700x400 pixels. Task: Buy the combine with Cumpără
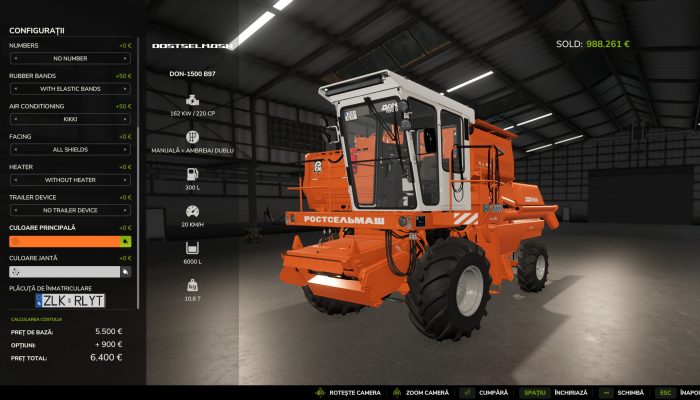[x=485, y=393]
